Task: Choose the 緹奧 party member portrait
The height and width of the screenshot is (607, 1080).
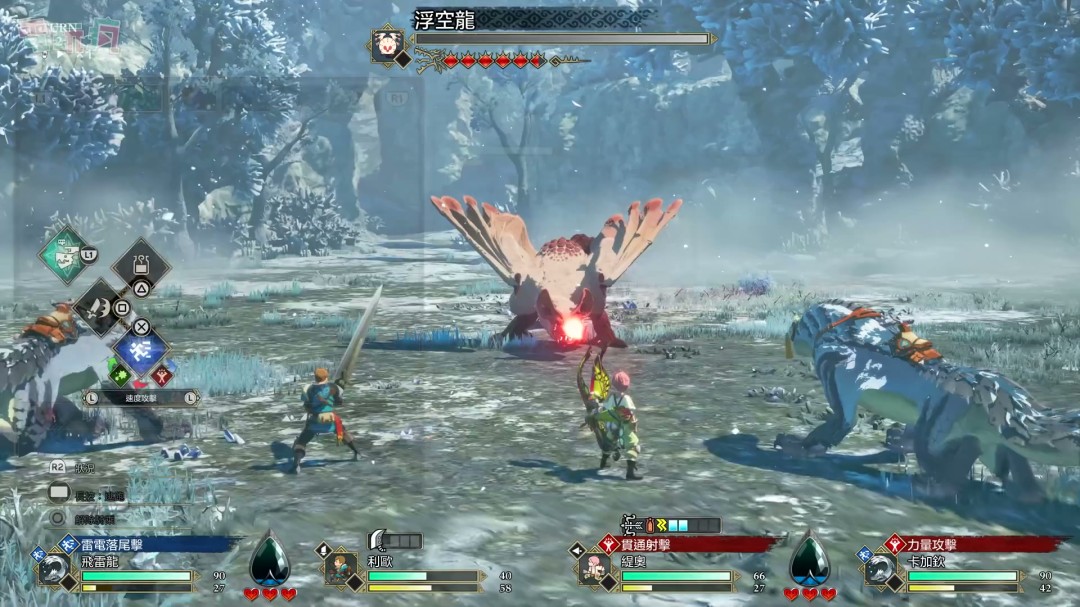Action: (x=595, y=568)
